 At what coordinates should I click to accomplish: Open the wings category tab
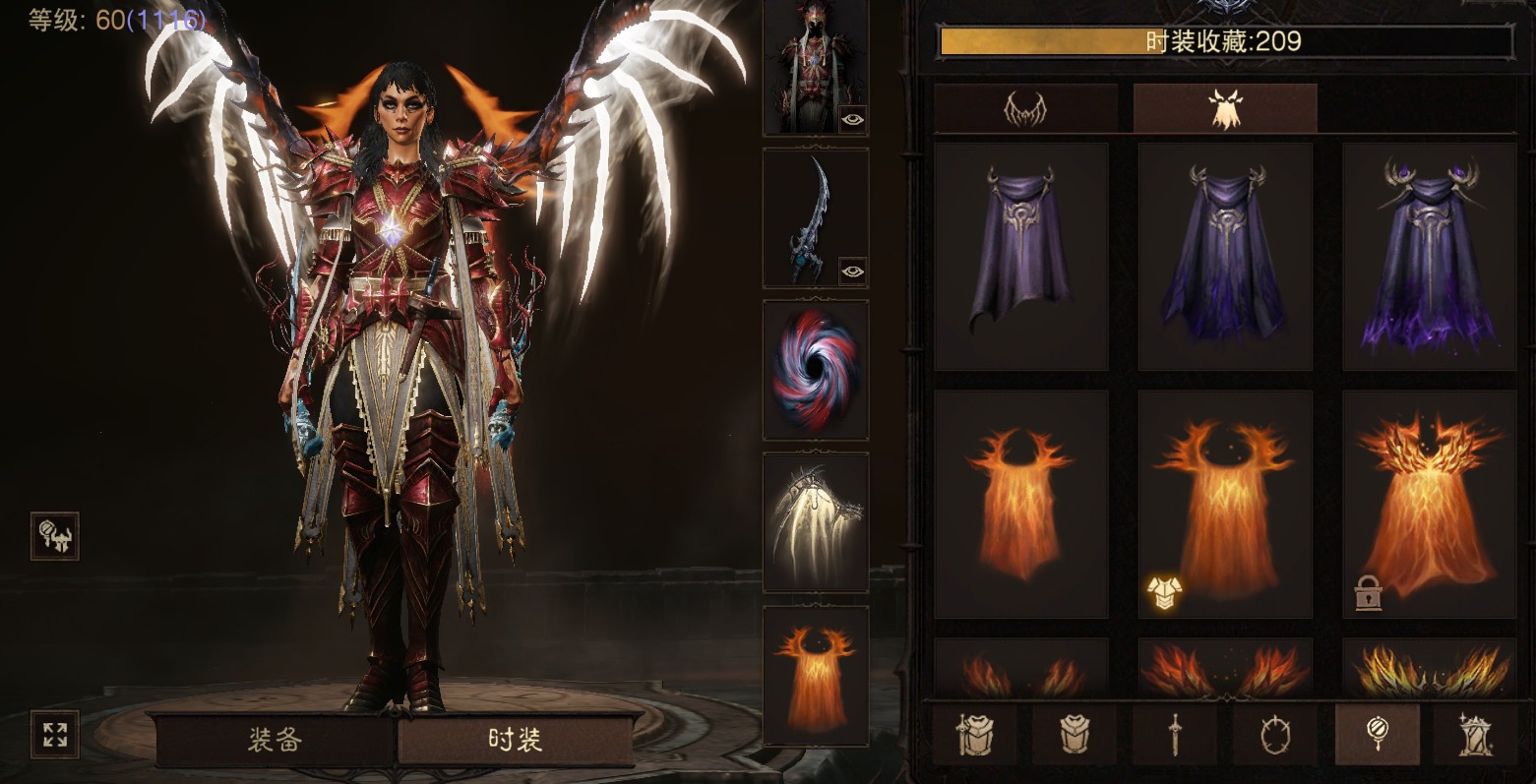coord(1024,109)
